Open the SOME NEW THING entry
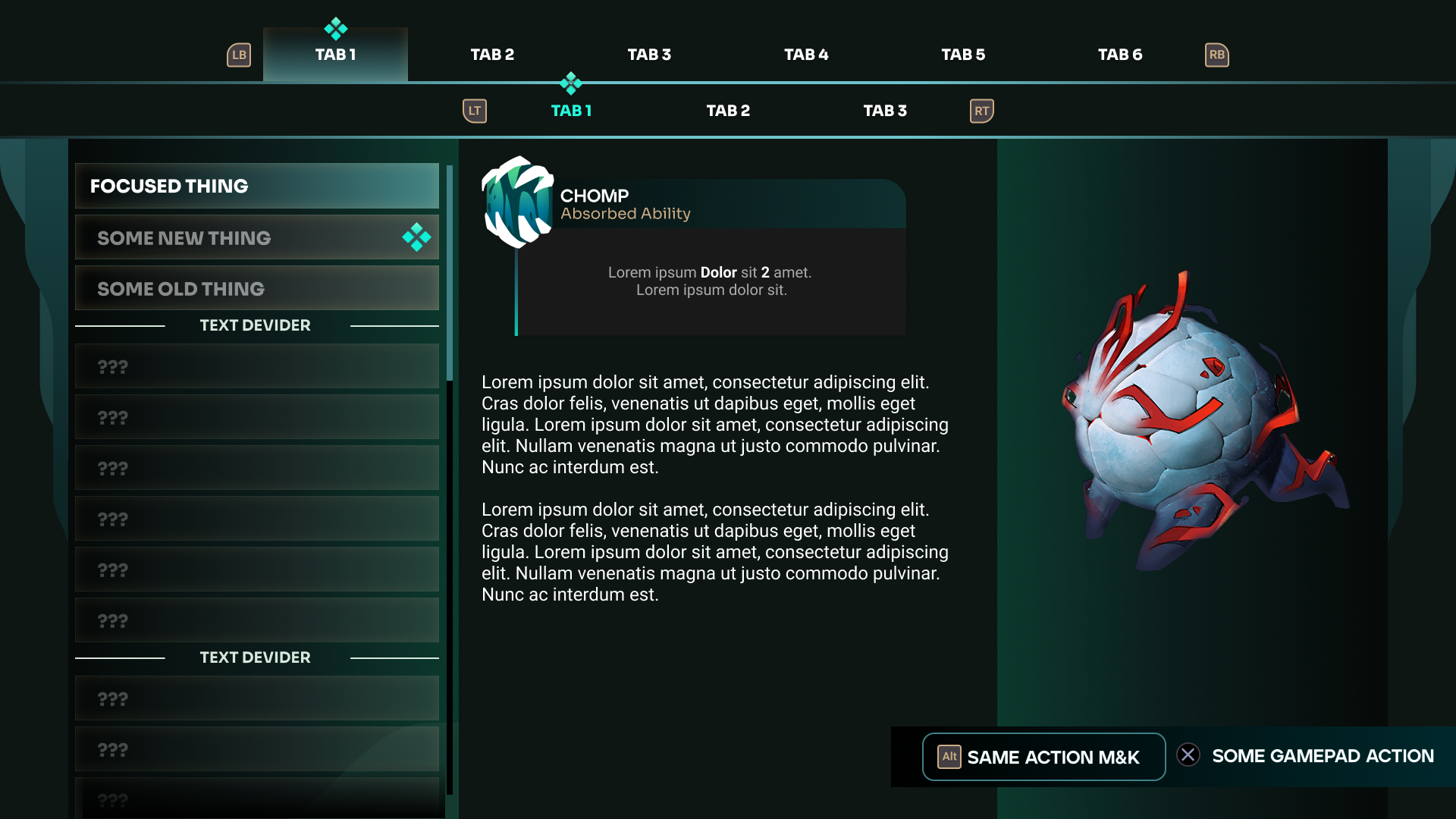Image resolution: width=1456 pixels, height=819 pixels. [x=257, y=237]
